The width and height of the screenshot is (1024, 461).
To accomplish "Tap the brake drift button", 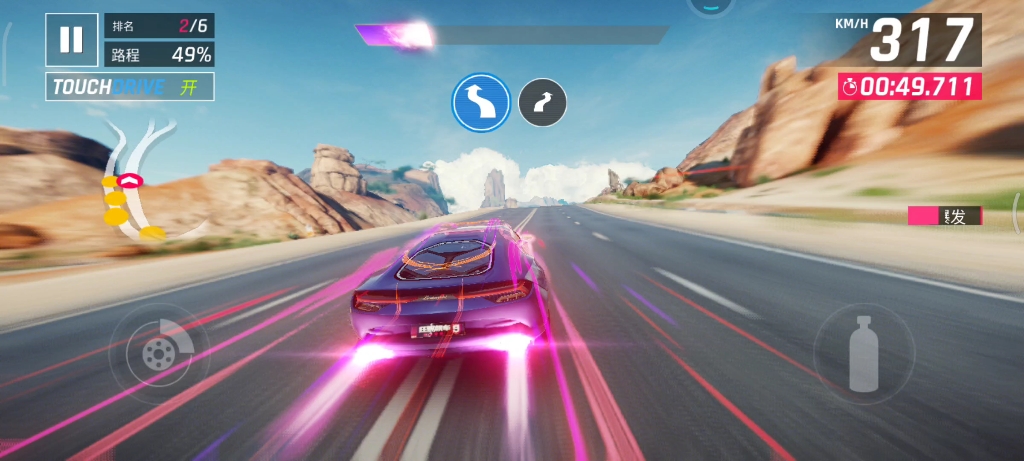I will pyautogui.click(x=155, y=353).
